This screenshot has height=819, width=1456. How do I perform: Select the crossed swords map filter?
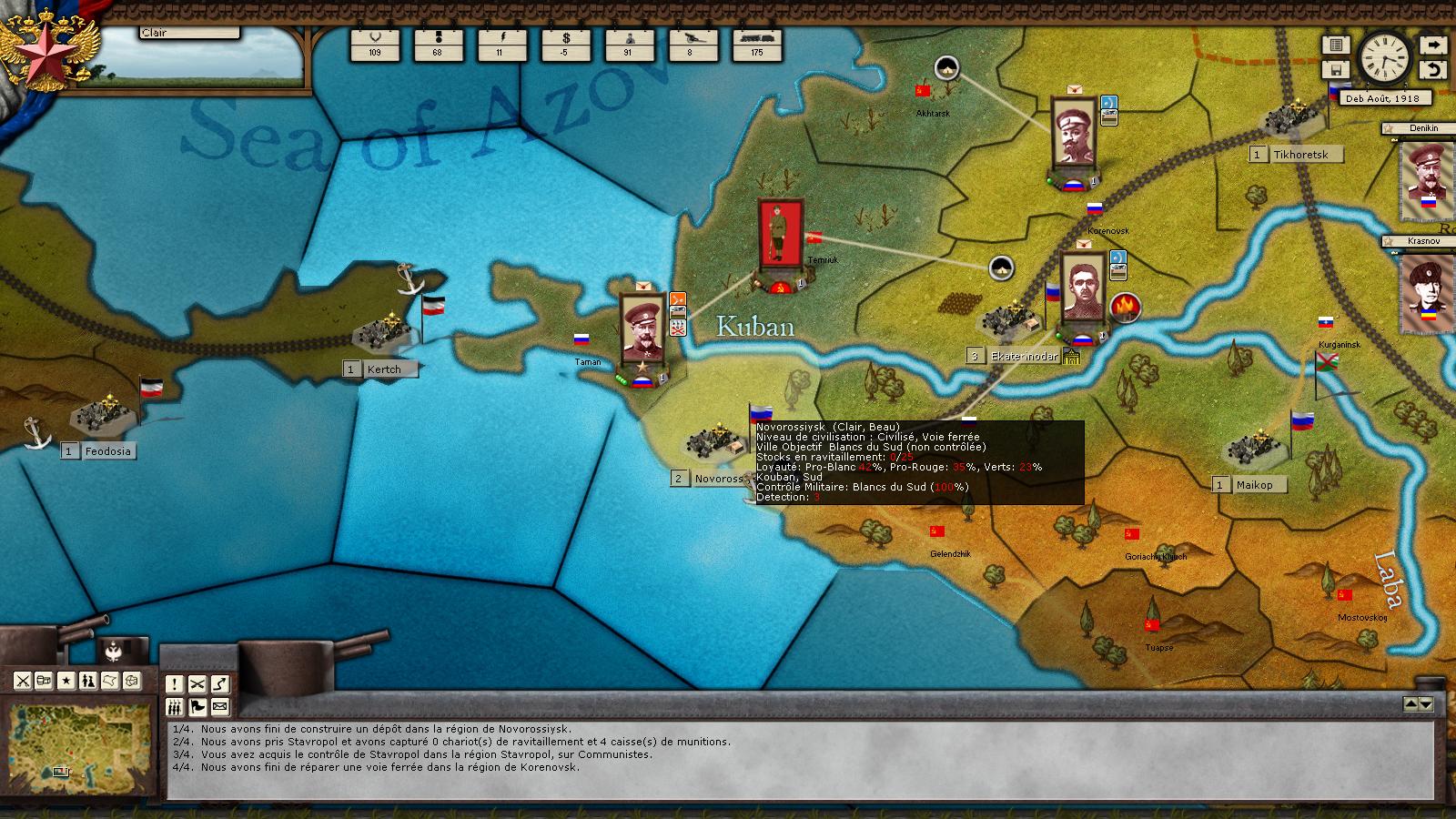(22, 680)
